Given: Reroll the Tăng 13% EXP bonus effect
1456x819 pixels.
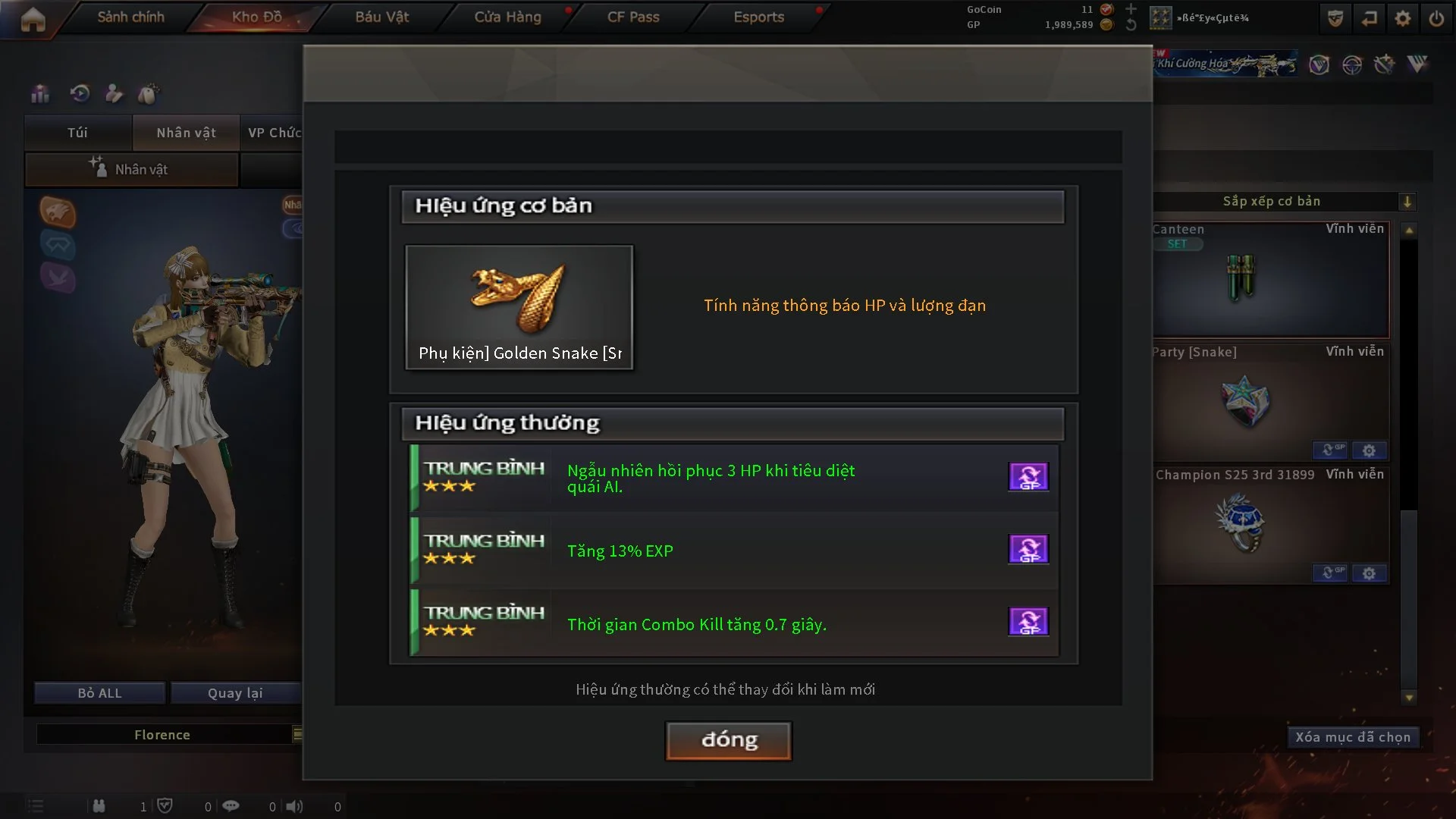Looking at the screenshot, I should click(1028, 549).
